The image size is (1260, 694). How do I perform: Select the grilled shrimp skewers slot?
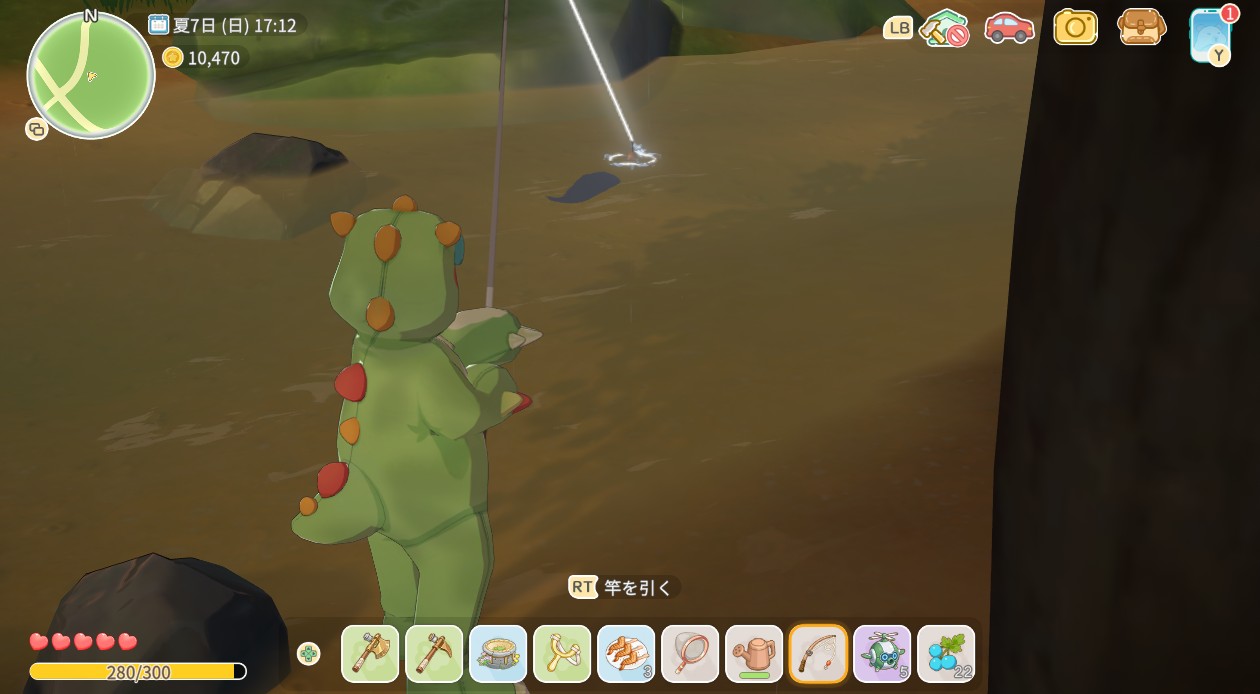(x=626, y=654)
